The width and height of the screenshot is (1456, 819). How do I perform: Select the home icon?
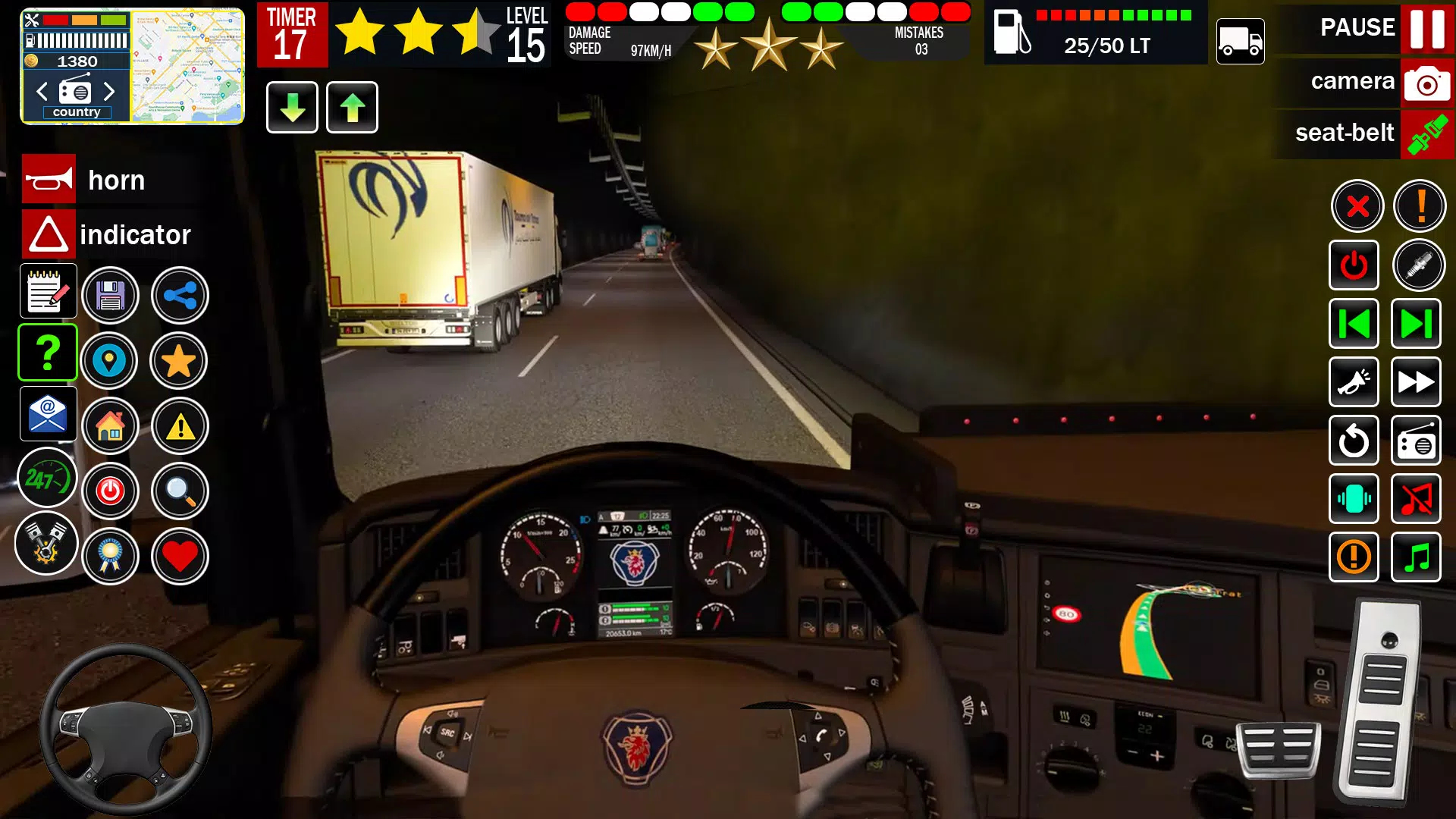111,426
